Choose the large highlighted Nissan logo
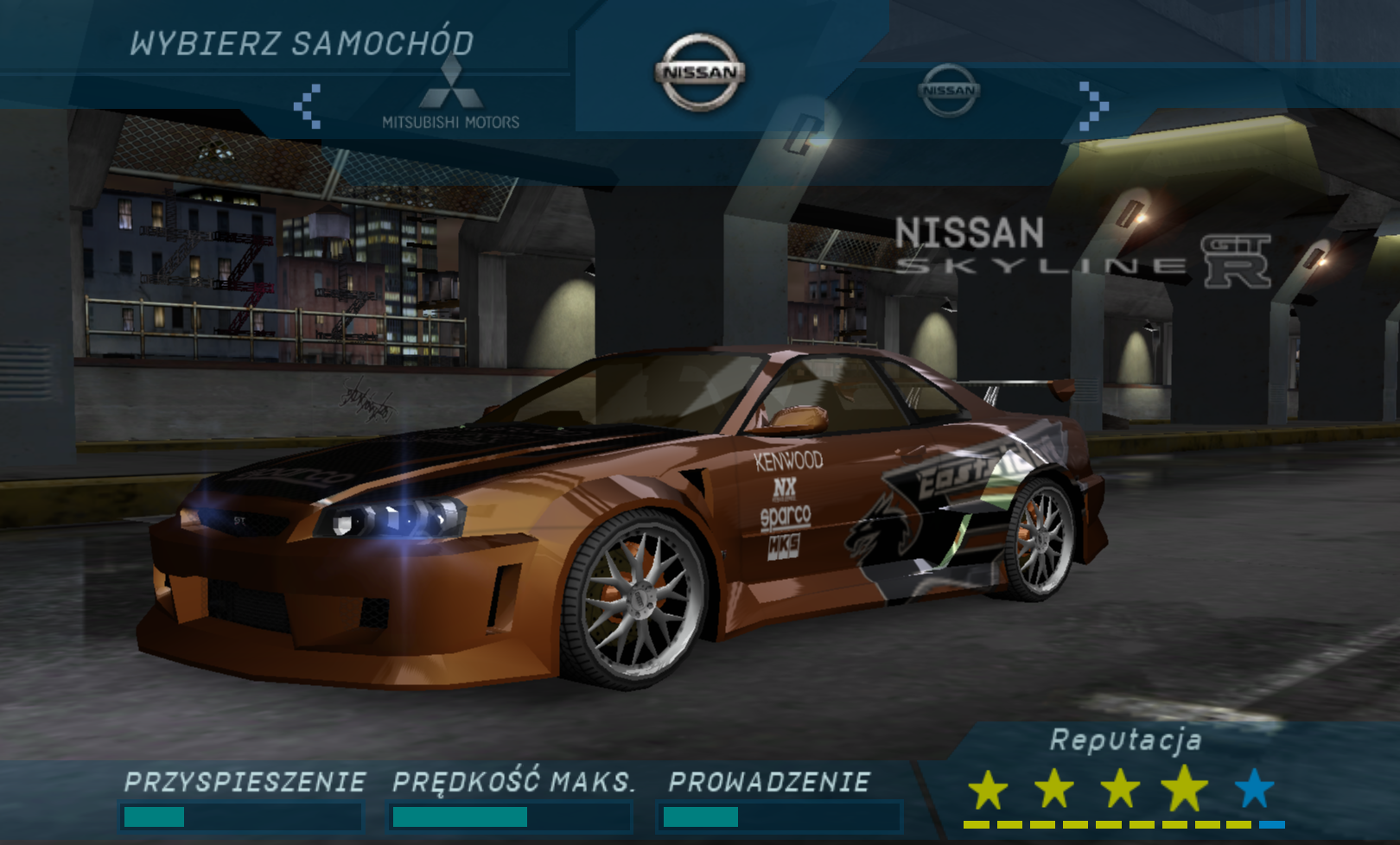Screen dimensions: 1400x845 tap(700, 73)
